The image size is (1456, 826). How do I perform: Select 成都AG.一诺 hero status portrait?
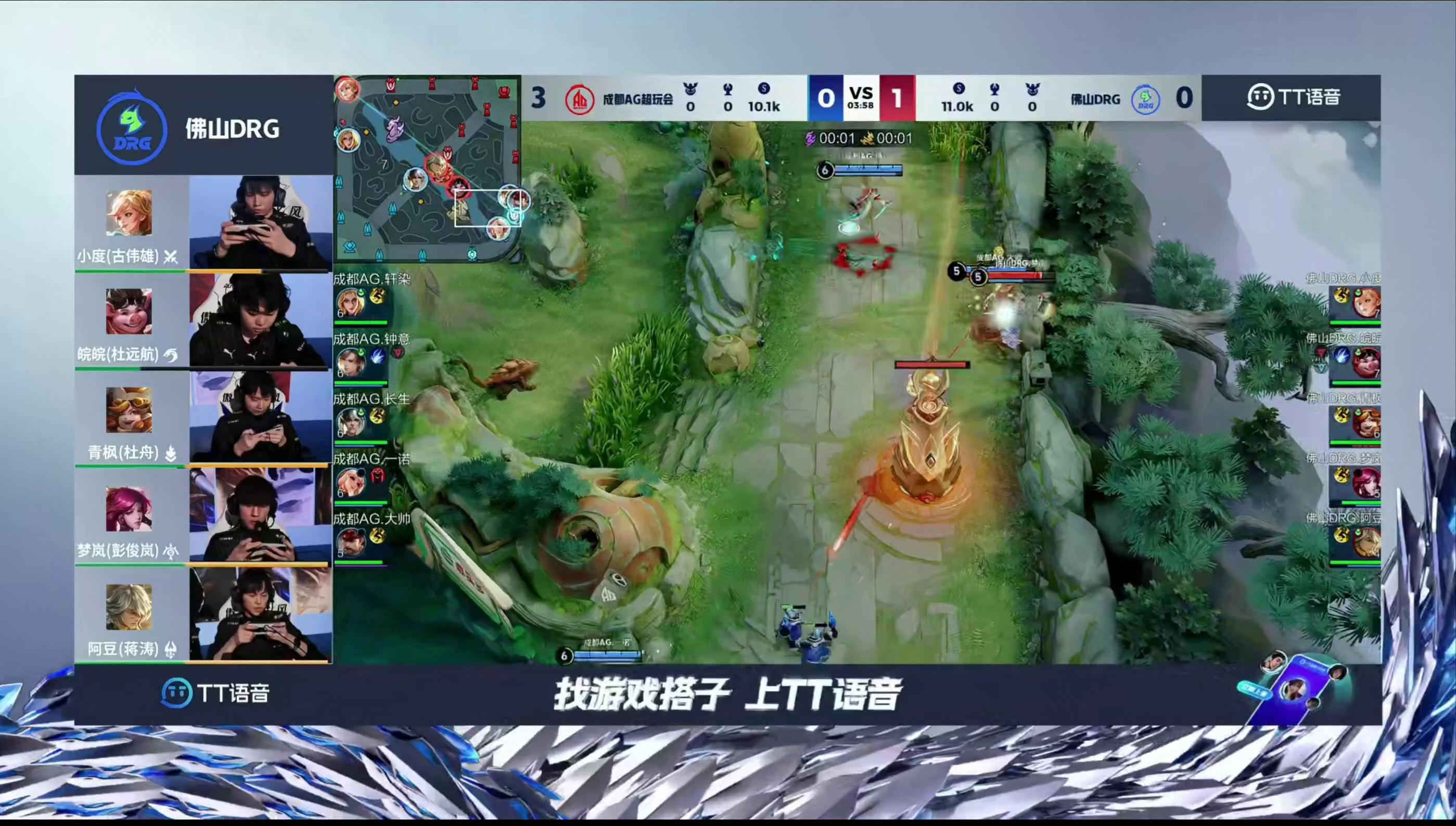[350, 483]
